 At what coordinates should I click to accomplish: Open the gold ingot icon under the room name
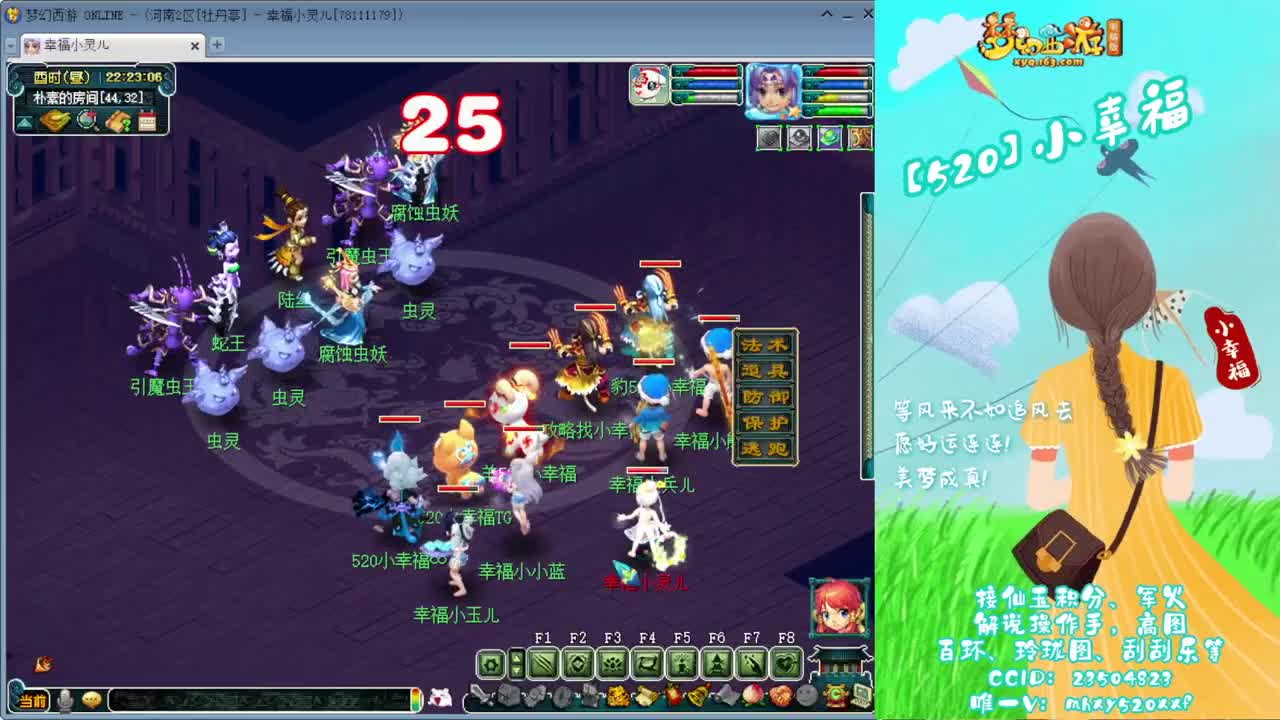[x=55, y=120]
